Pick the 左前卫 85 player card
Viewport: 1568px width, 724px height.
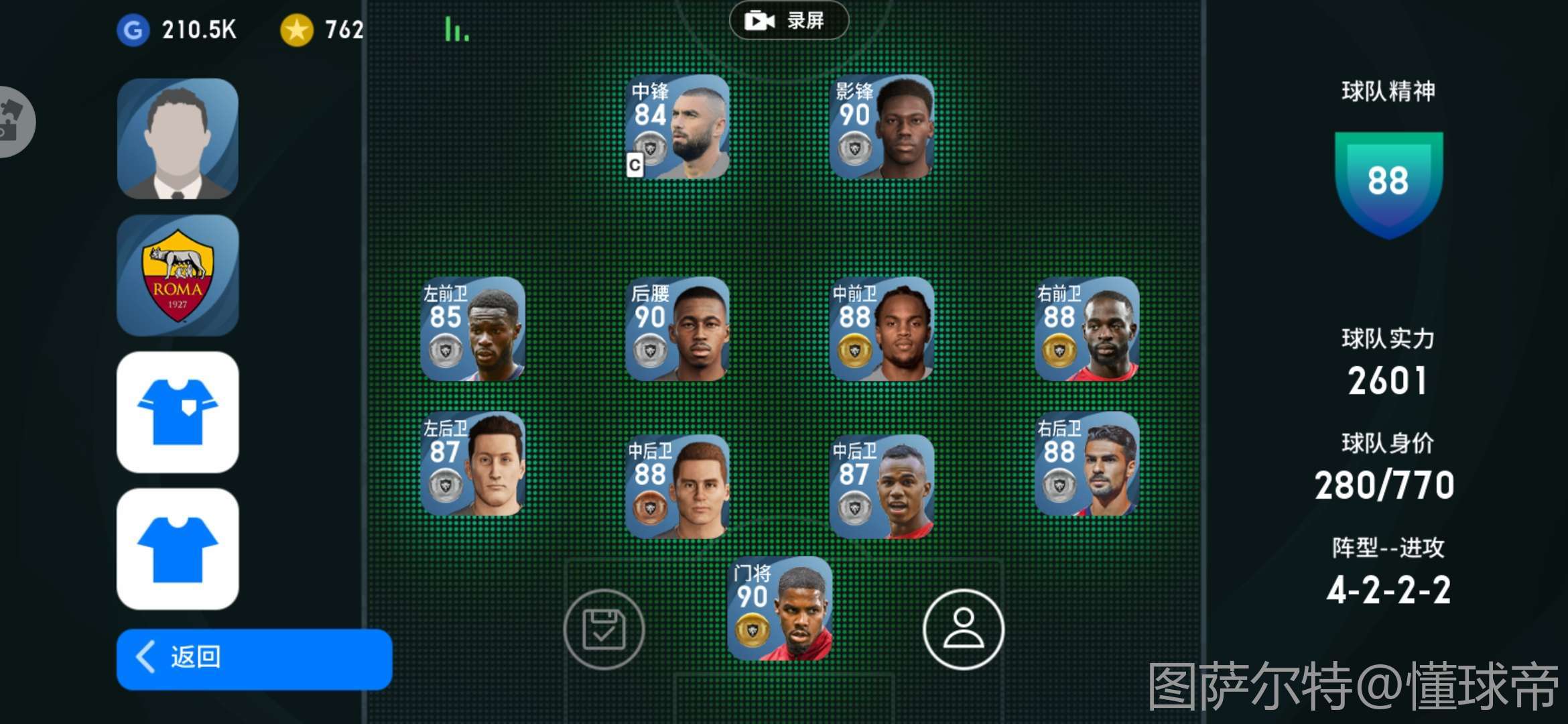coord(472,329)
